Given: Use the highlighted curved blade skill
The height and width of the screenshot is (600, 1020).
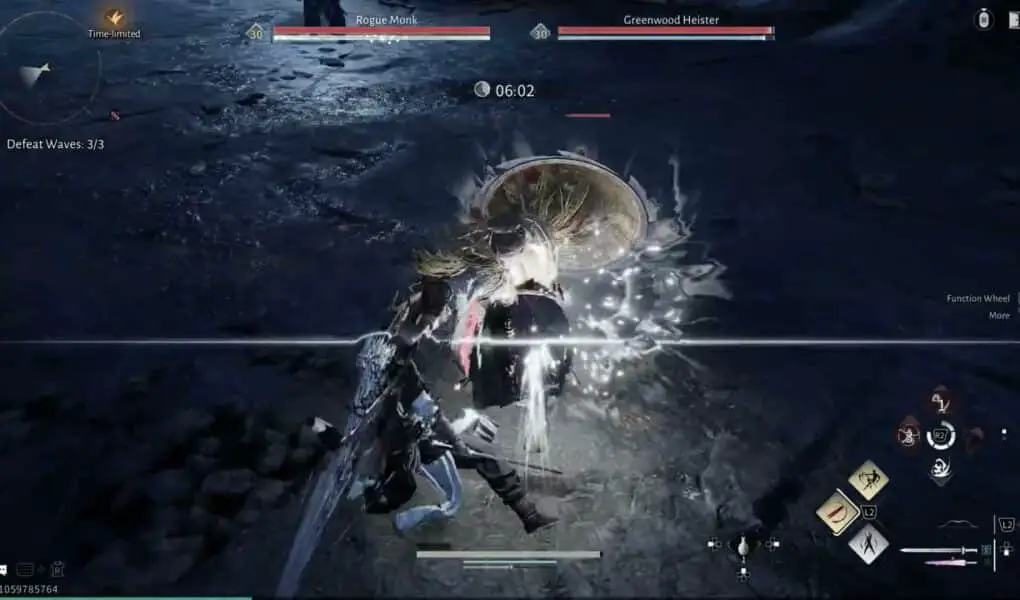Looking at the screenshot, I should coord(838,511).
